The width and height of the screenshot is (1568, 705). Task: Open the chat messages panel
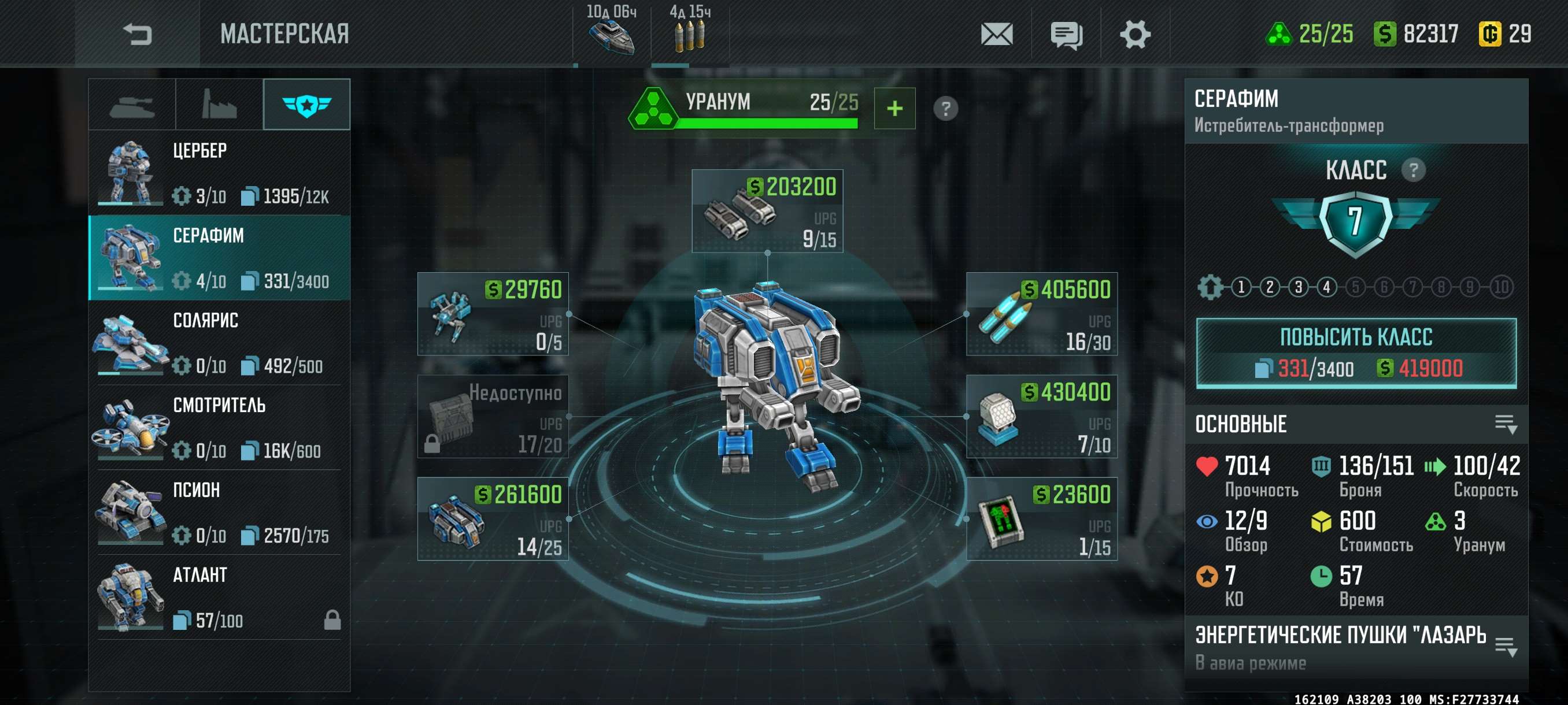1066,35
